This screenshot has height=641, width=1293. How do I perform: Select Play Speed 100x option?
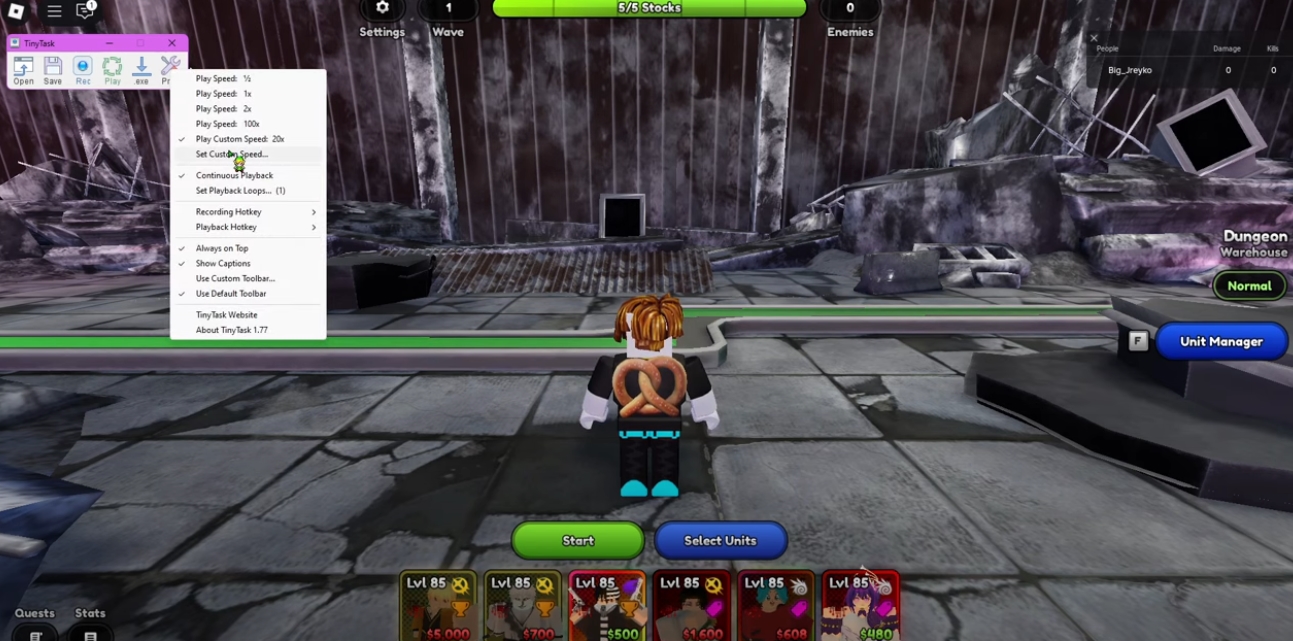tap(227, 124)
